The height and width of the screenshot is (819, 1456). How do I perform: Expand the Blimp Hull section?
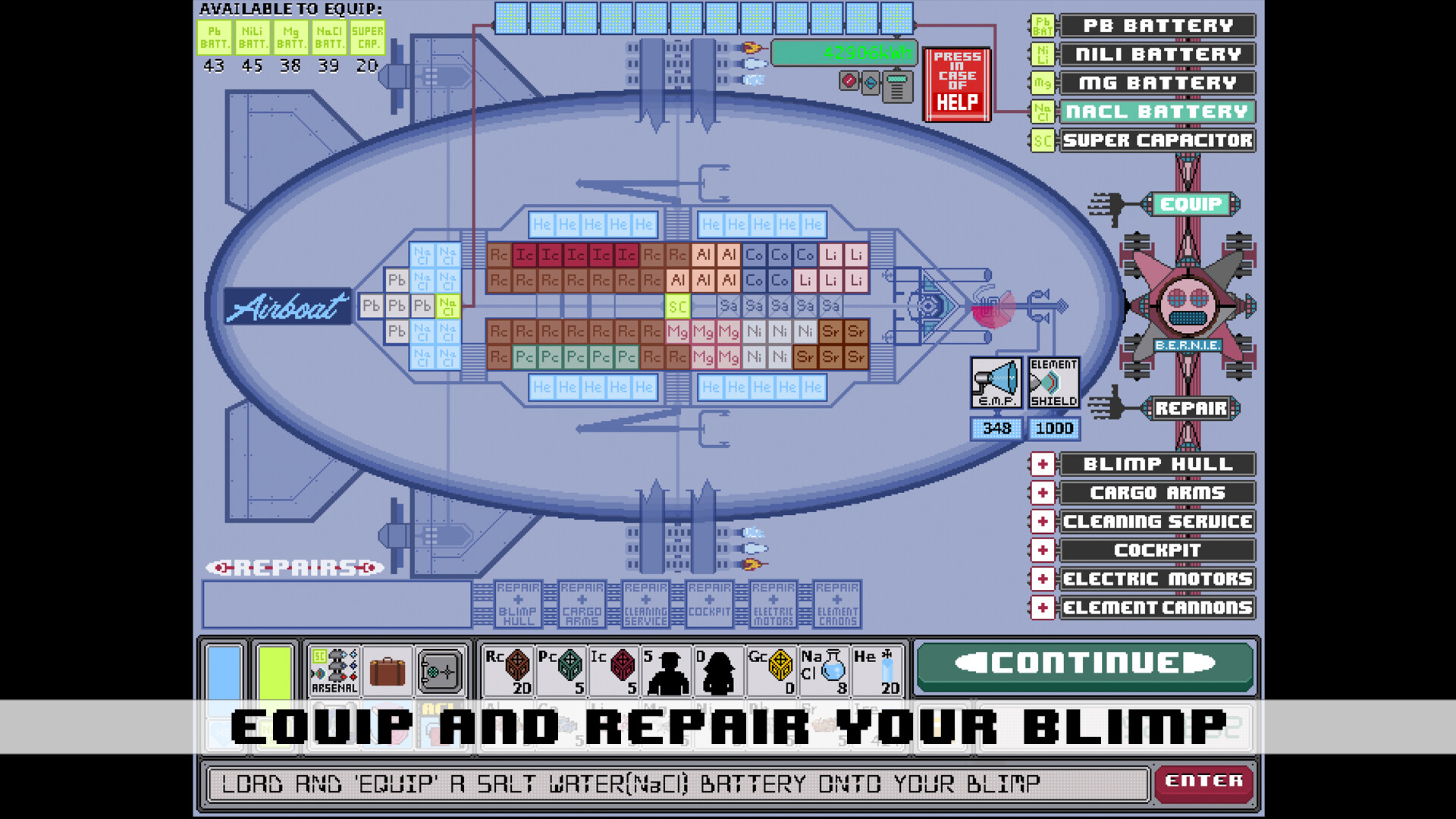pos(1043,464)
